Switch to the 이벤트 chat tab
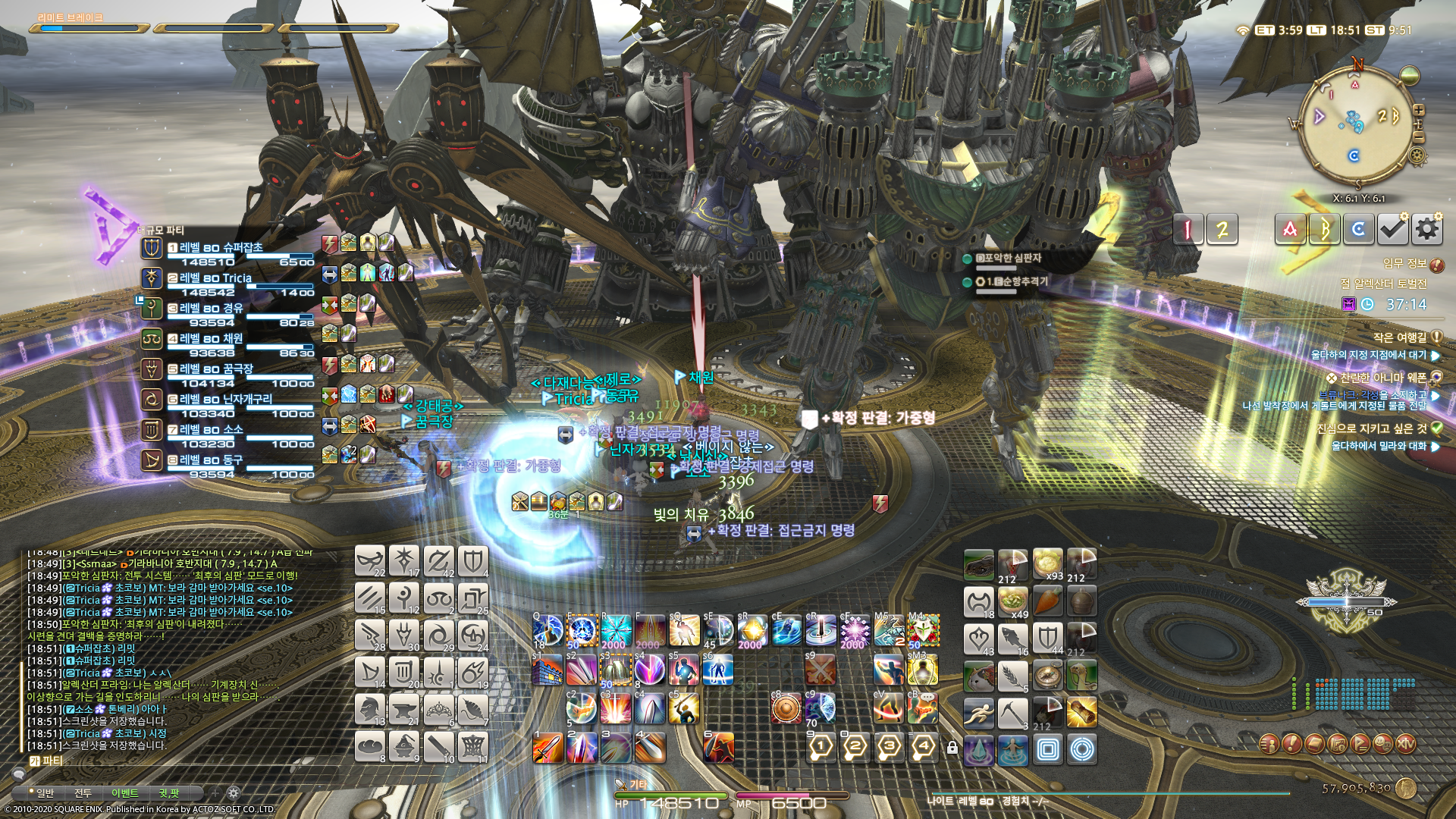The height and width of the screenshot is (819, 1456). [x=124, y=793]
